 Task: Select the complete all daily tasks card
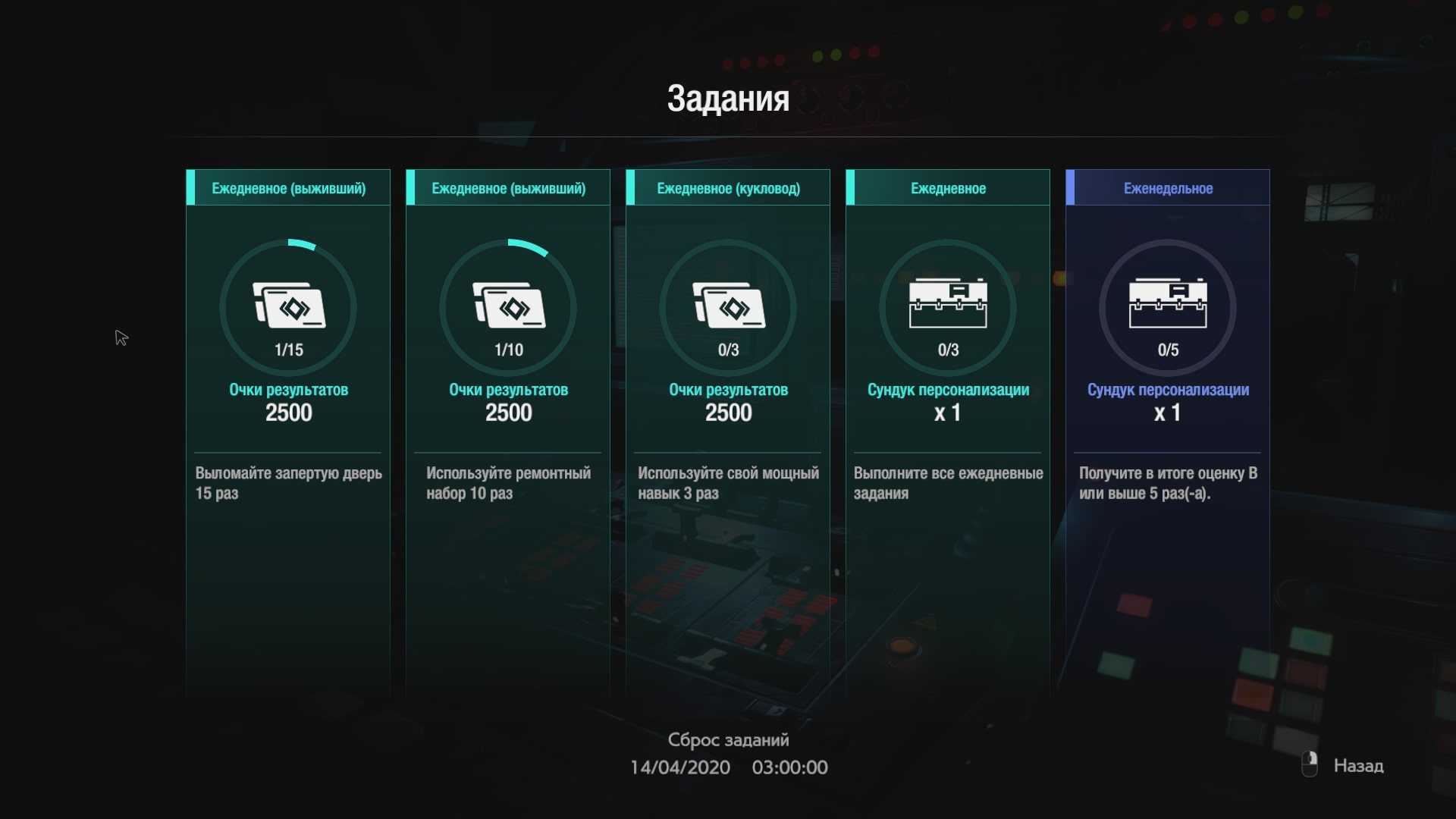click(948, 379)
